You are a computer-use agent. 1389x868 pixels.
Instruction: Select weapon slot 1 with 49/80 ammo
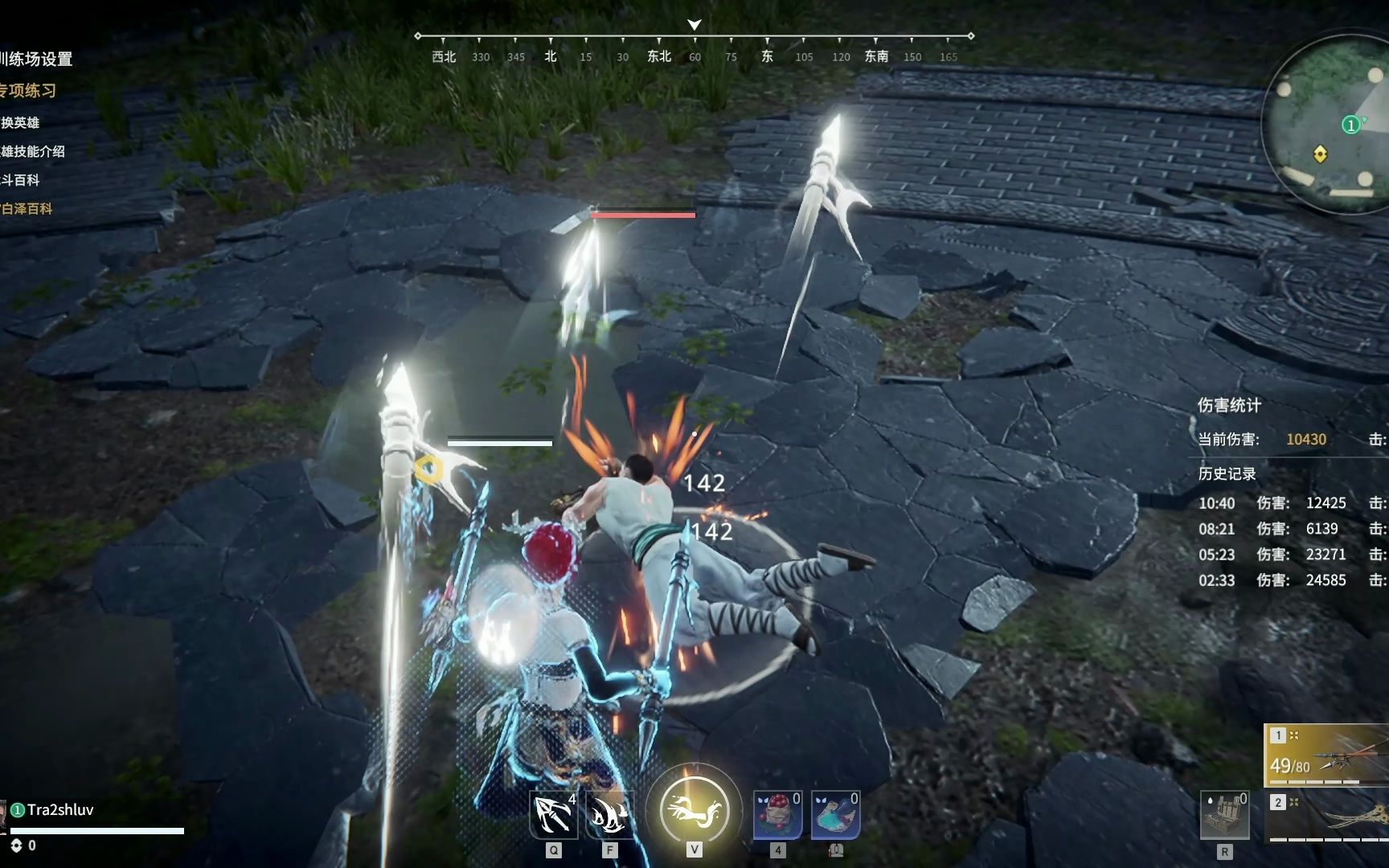coord(1328,755)
